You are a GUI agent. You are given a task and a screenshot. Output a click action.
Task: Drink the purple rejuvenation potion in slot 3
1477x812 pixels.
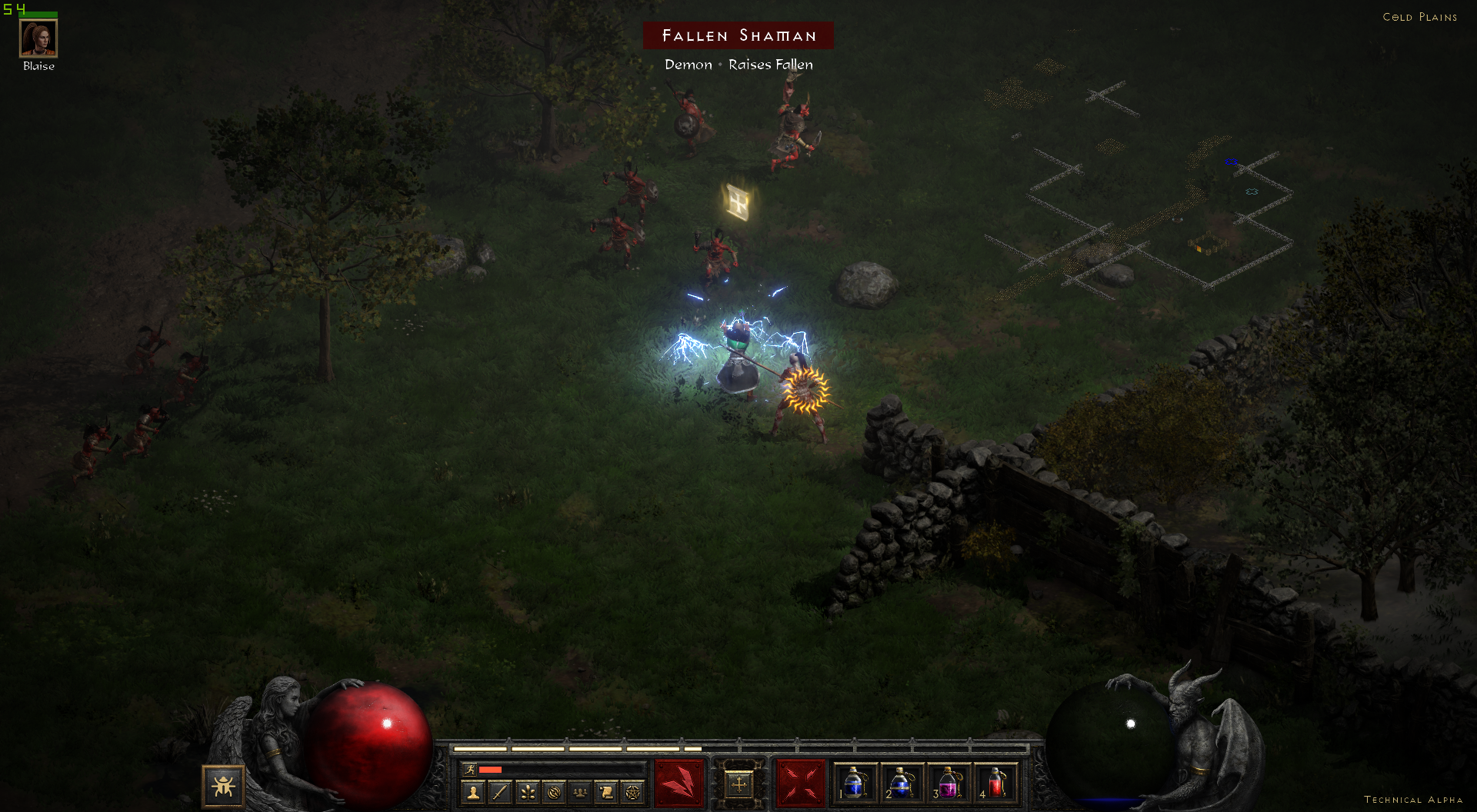coord(949,783)
